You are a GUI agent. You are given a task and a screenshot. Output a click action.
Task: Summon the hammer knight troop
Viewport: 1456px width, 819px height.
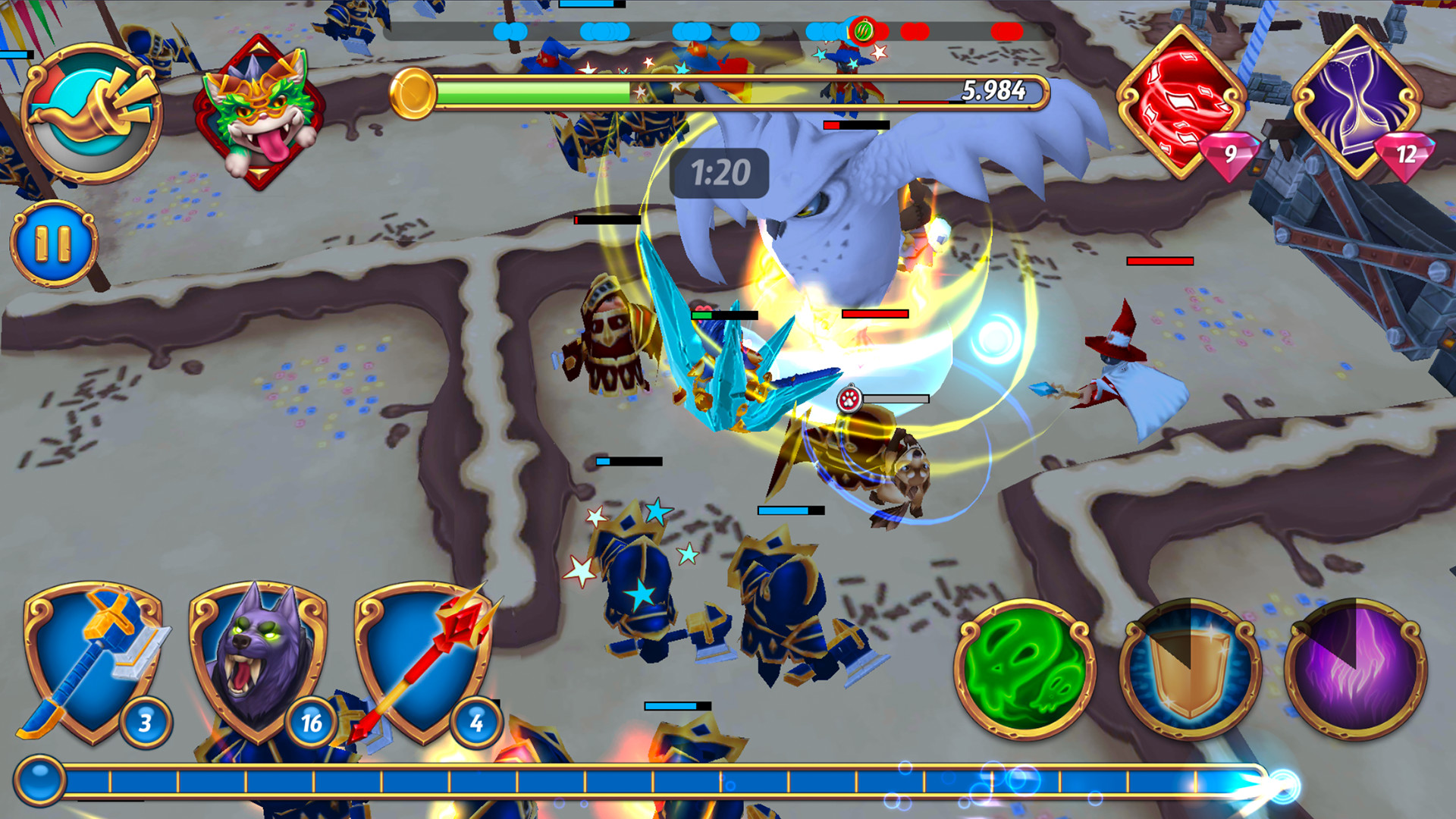pos(91,660)
